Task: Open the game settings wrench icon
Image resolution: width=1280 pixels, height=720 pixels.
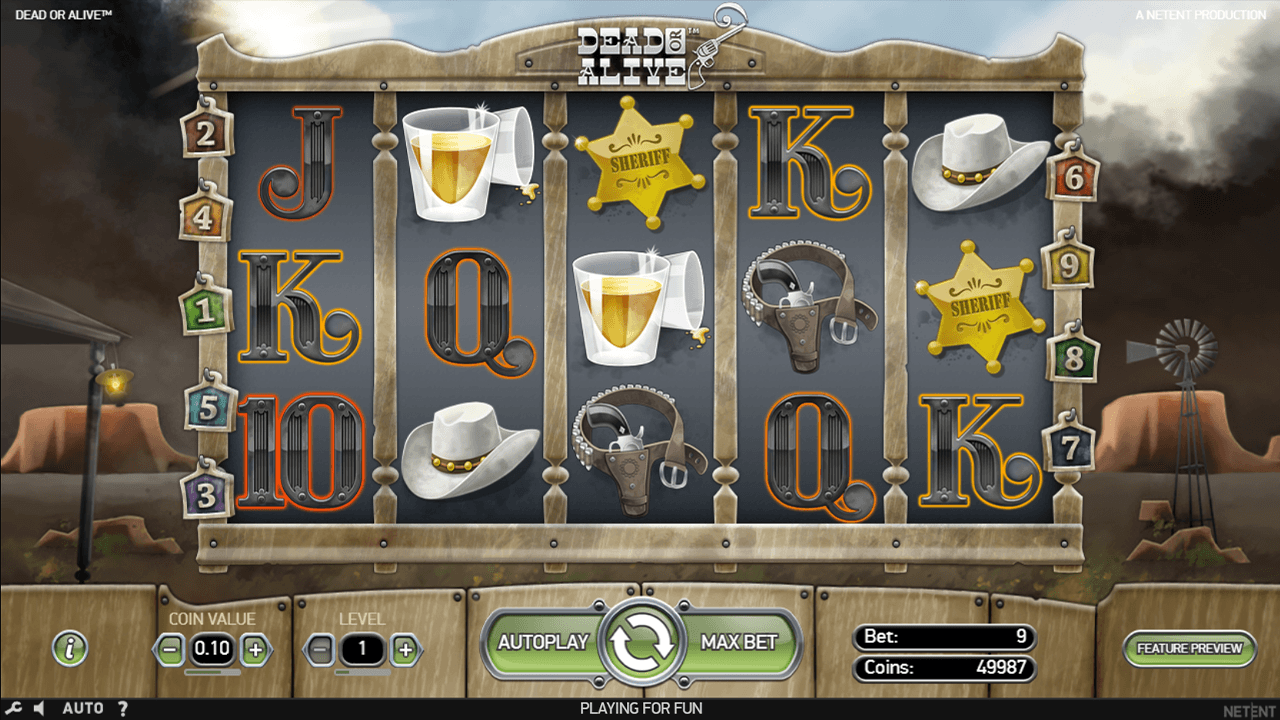Action: [14, 707]
